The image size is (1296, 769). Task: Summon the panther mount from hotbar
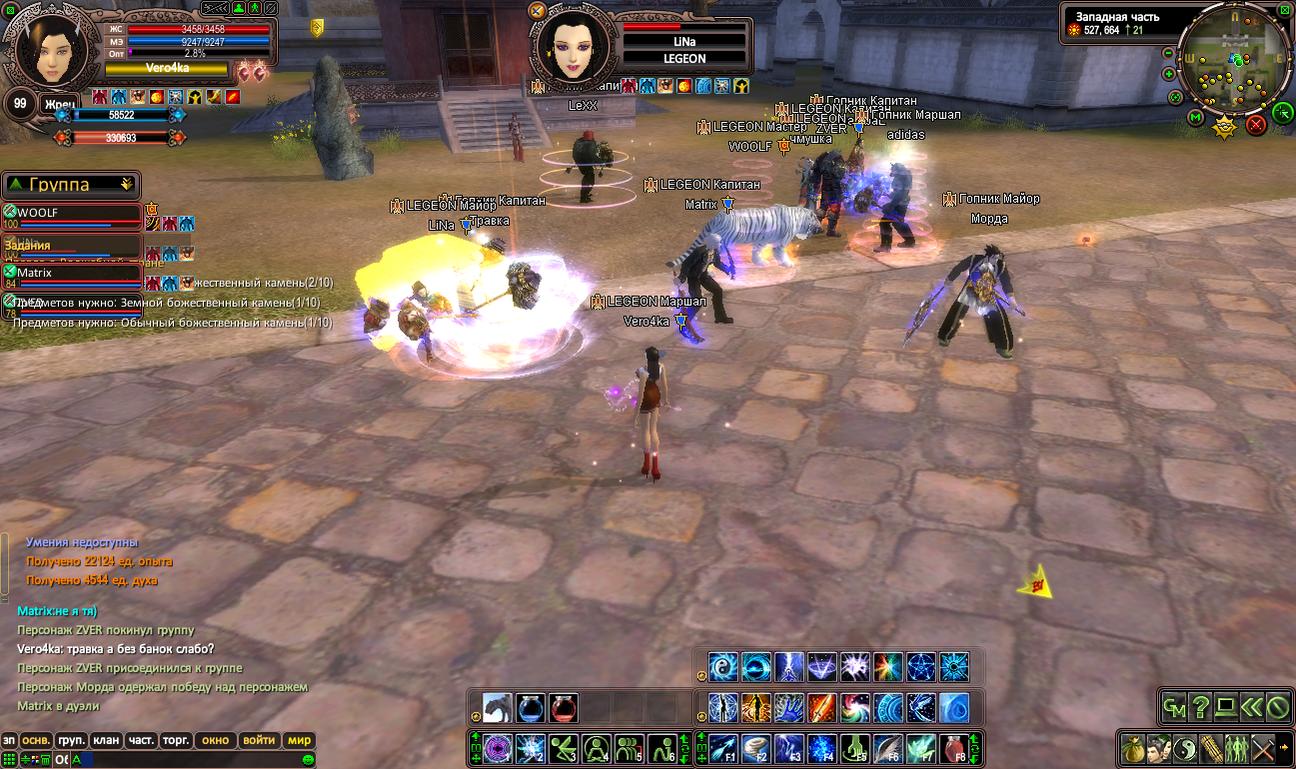[498, 708]
